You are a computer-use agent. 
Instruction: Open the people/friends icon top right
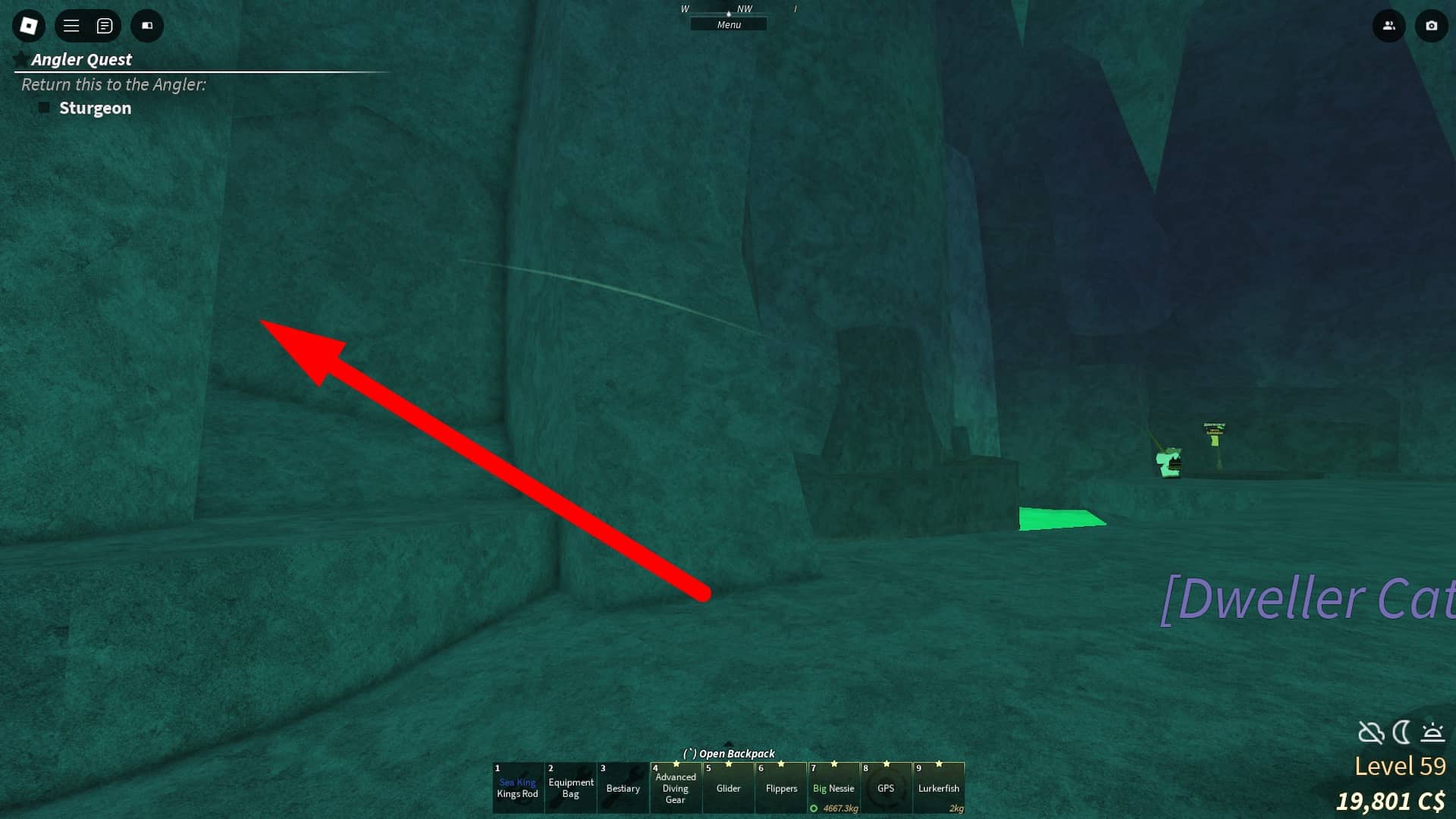coord(1389,25)
